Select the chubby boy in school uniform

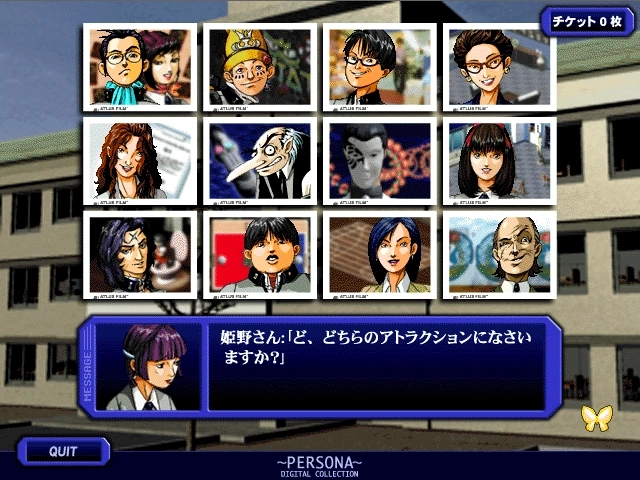260,254
